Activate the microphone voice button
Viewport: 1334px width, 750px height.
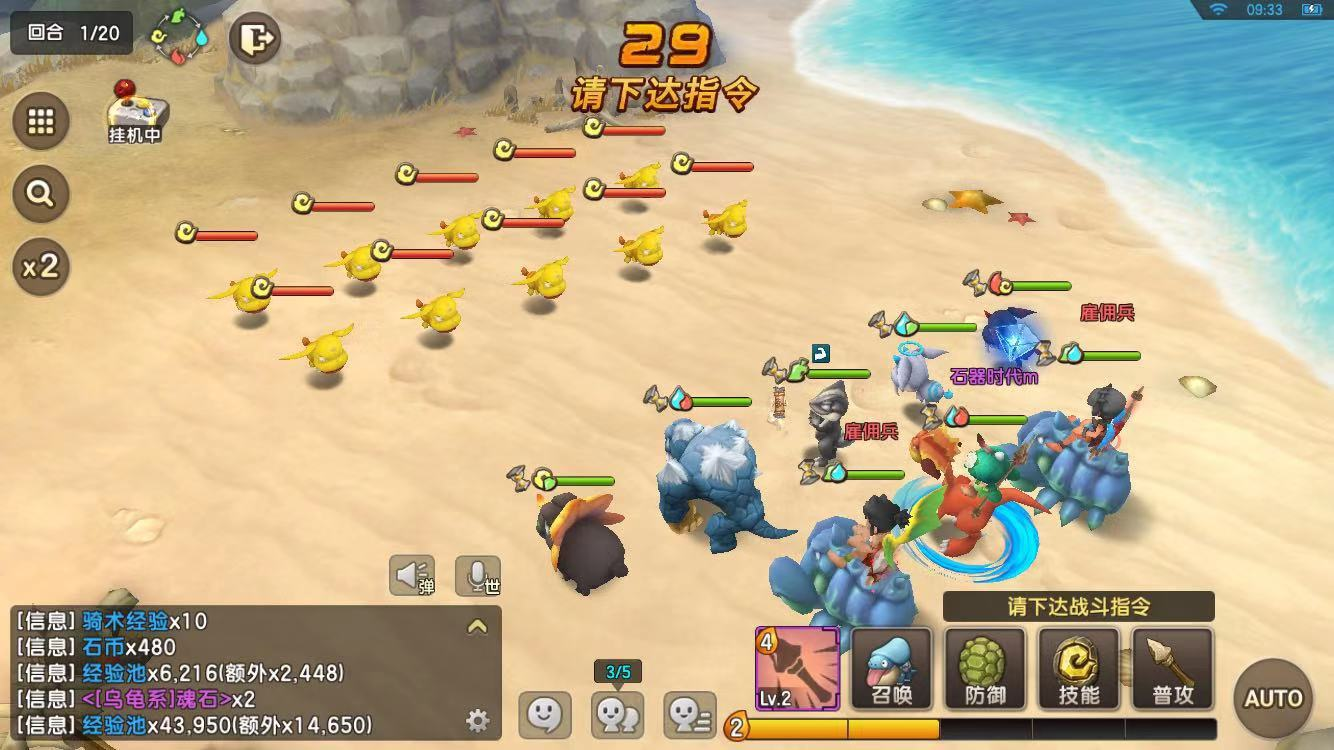point(478,575)
